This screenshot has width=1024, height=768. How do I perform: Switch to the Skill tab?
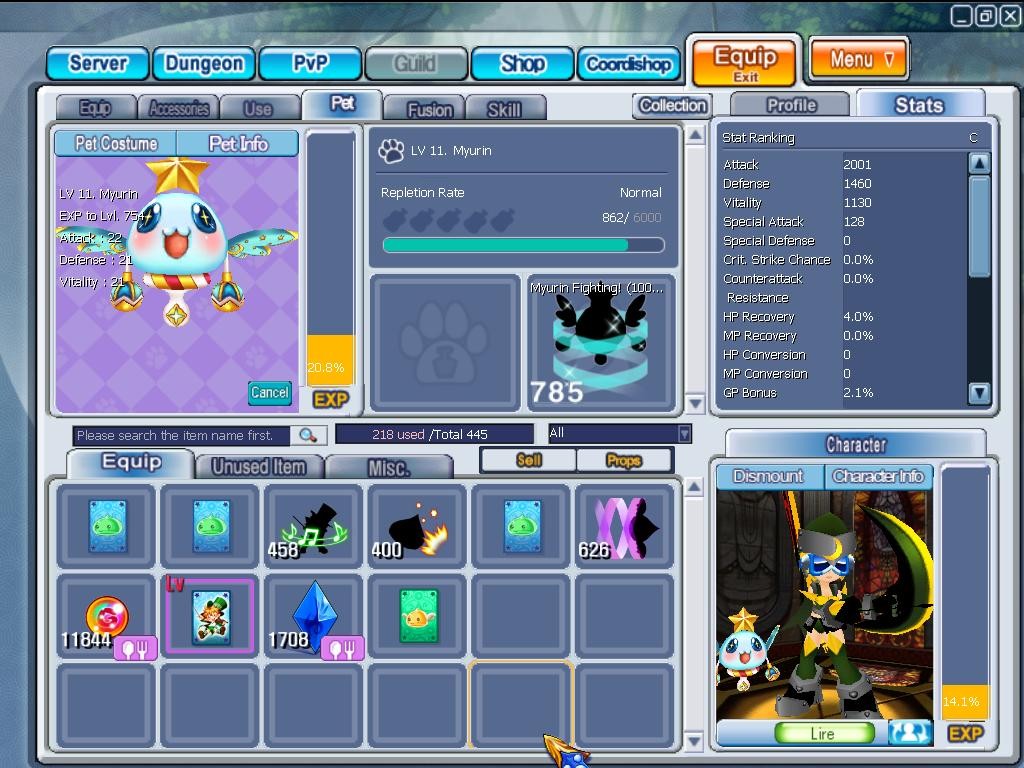pos(504,109)
